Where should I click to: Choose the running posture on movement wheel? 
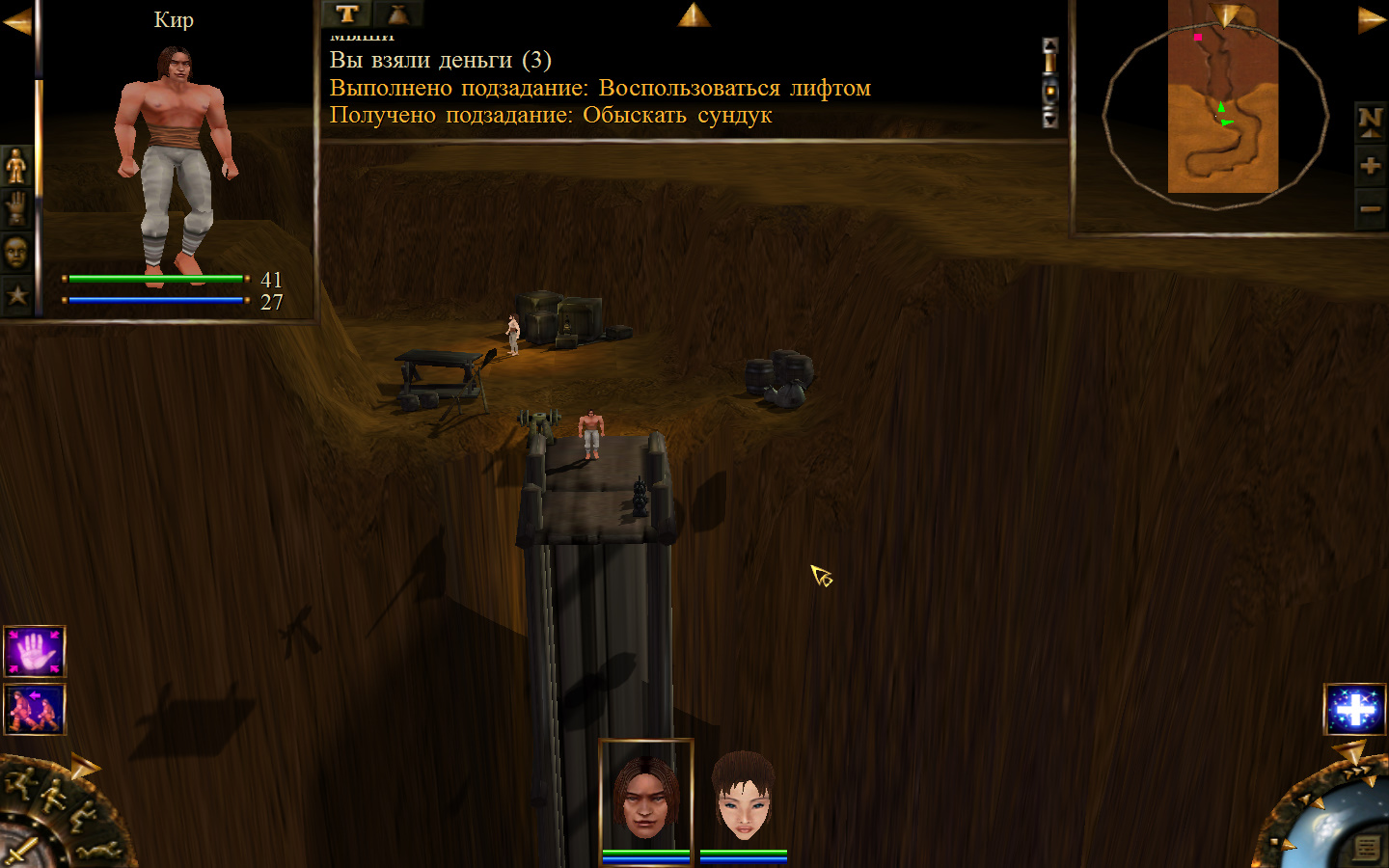point(22,783)
